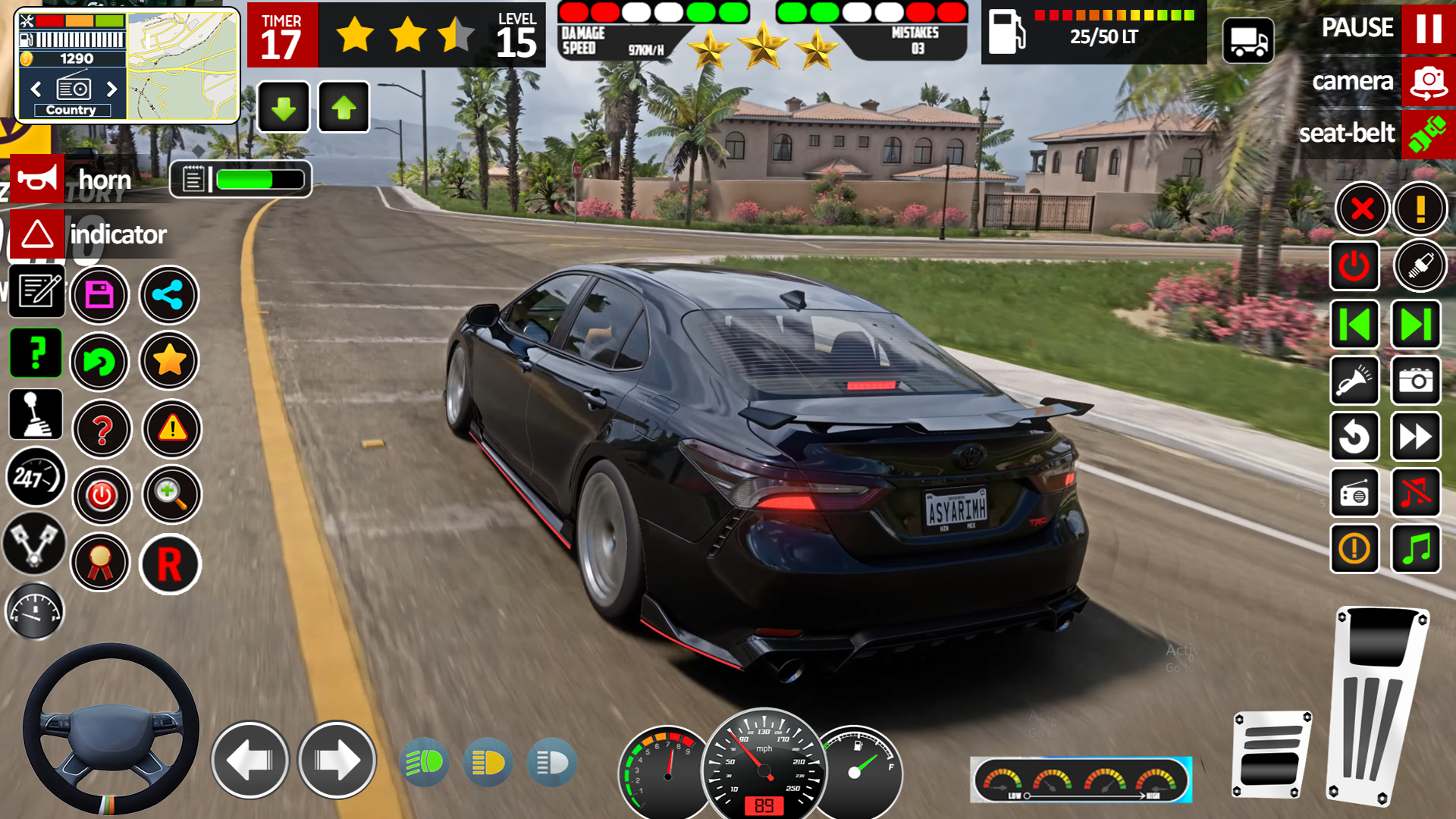
Task: Select next radio station arrow
Action: (x=112, y=89)
